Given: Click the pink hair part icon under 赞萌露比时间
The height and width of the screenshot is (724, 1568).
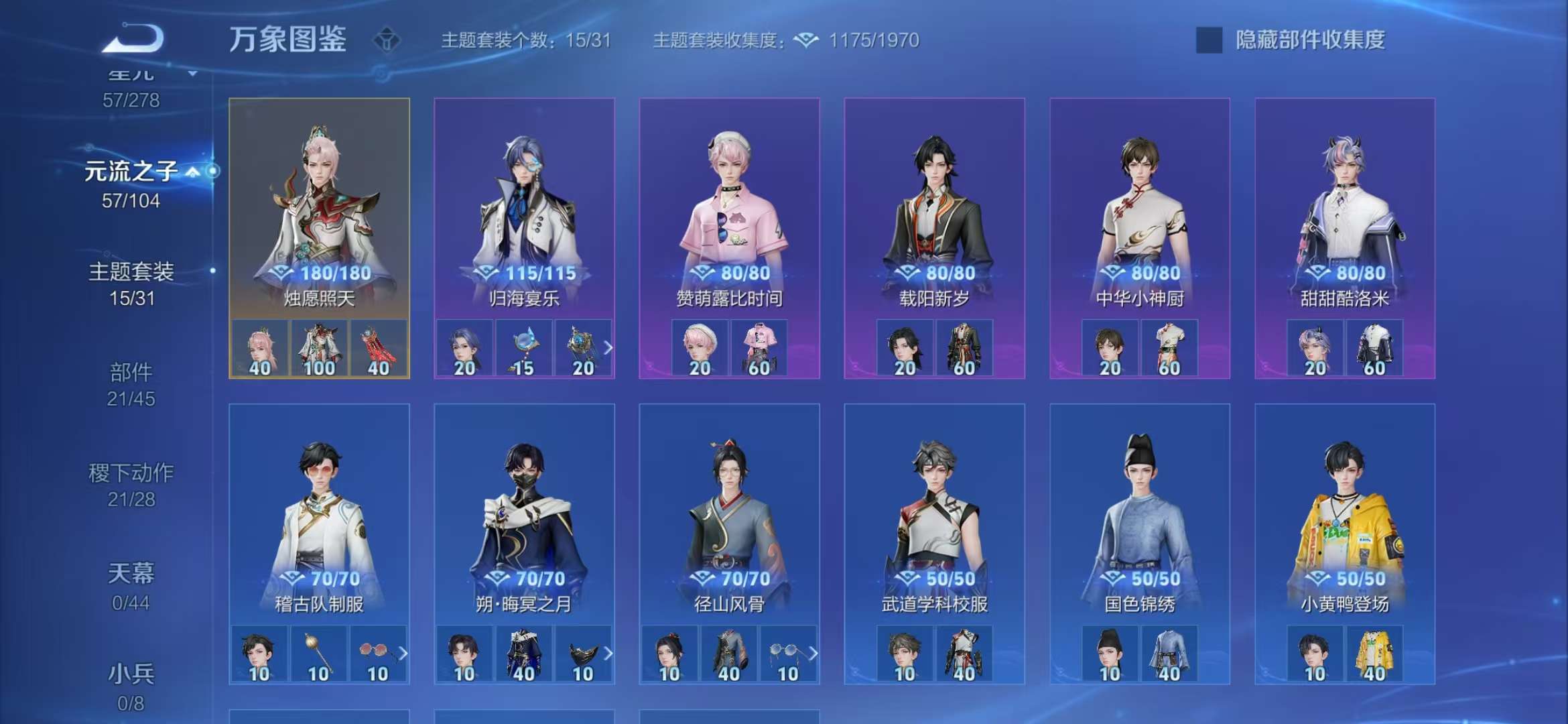Looking at the screenshot, I should (x=699, y=348).
